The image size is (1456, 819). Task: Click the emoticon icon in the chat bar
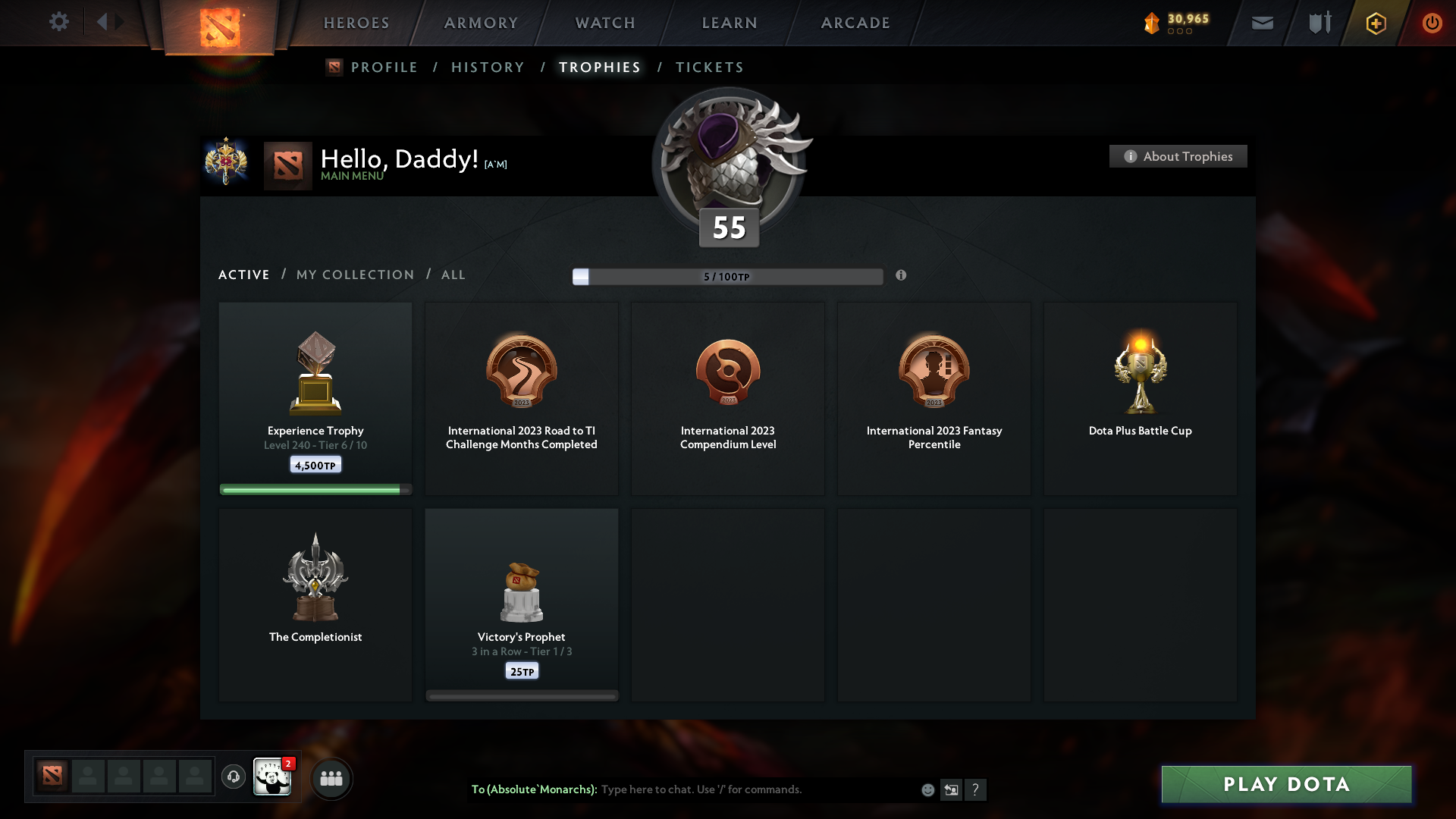click(x=927, y=789)
